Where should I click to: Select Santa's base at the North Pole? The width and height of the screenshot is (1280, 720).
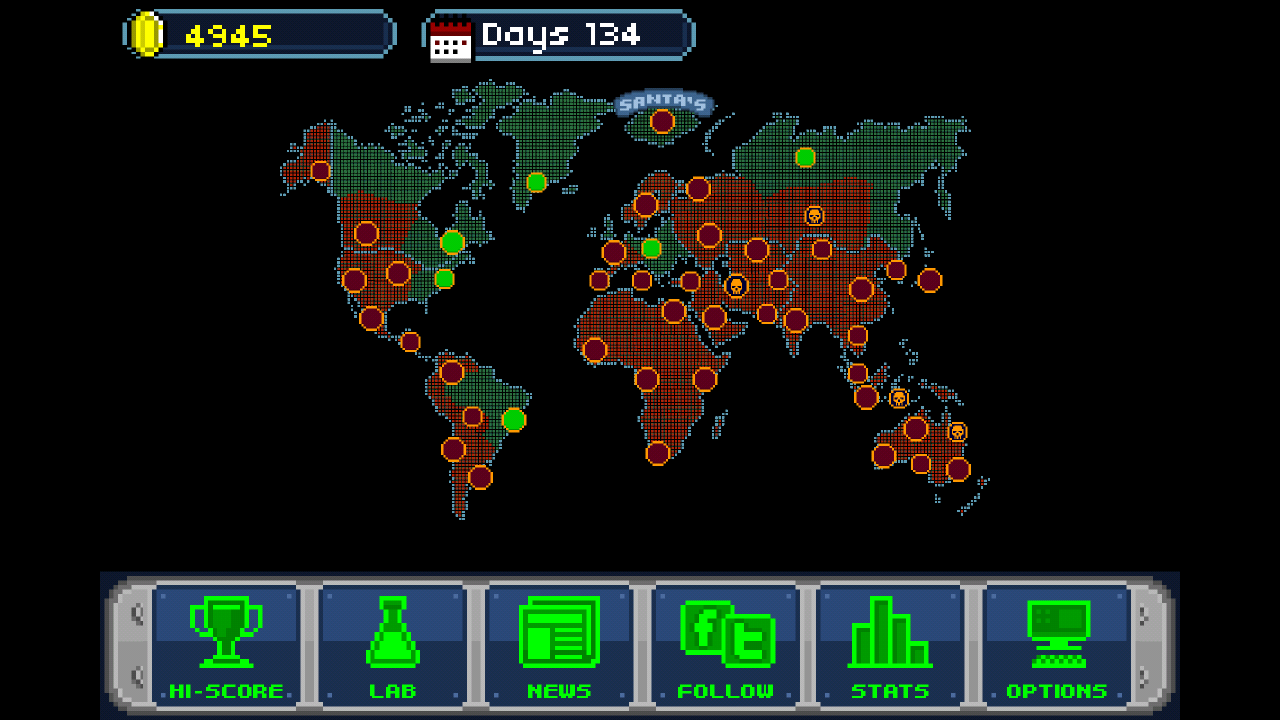click(660, 120)
